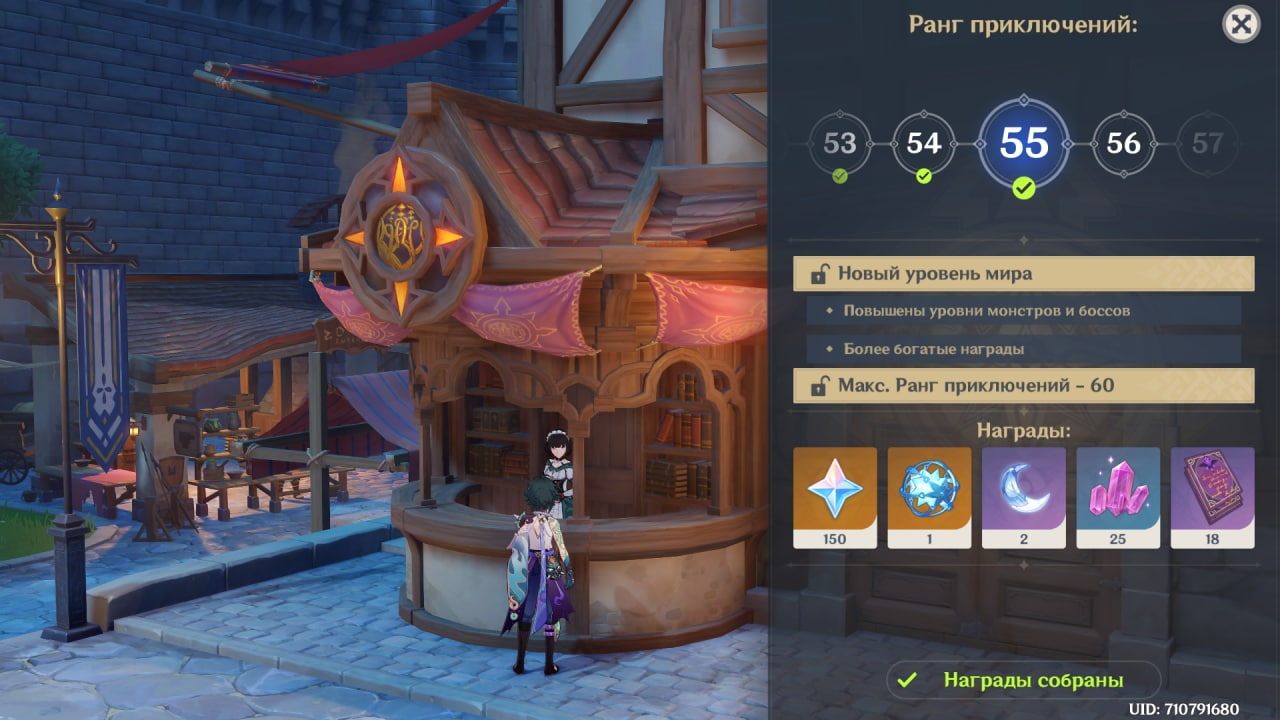The height and width of the screenshot is (720, 1280).
Task: Choose Adventure Rank 56 node
Action: pos(1123,144)
